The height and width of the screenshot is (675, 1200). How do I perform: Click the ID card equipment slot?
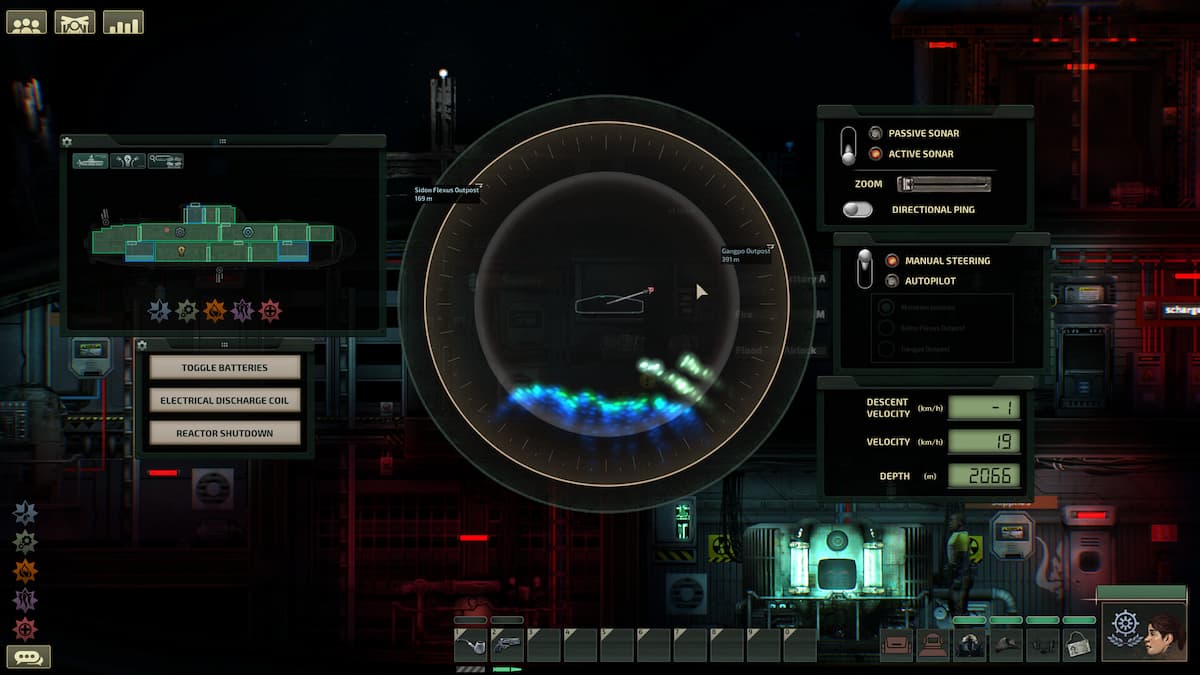click(x=1079, y=645)
